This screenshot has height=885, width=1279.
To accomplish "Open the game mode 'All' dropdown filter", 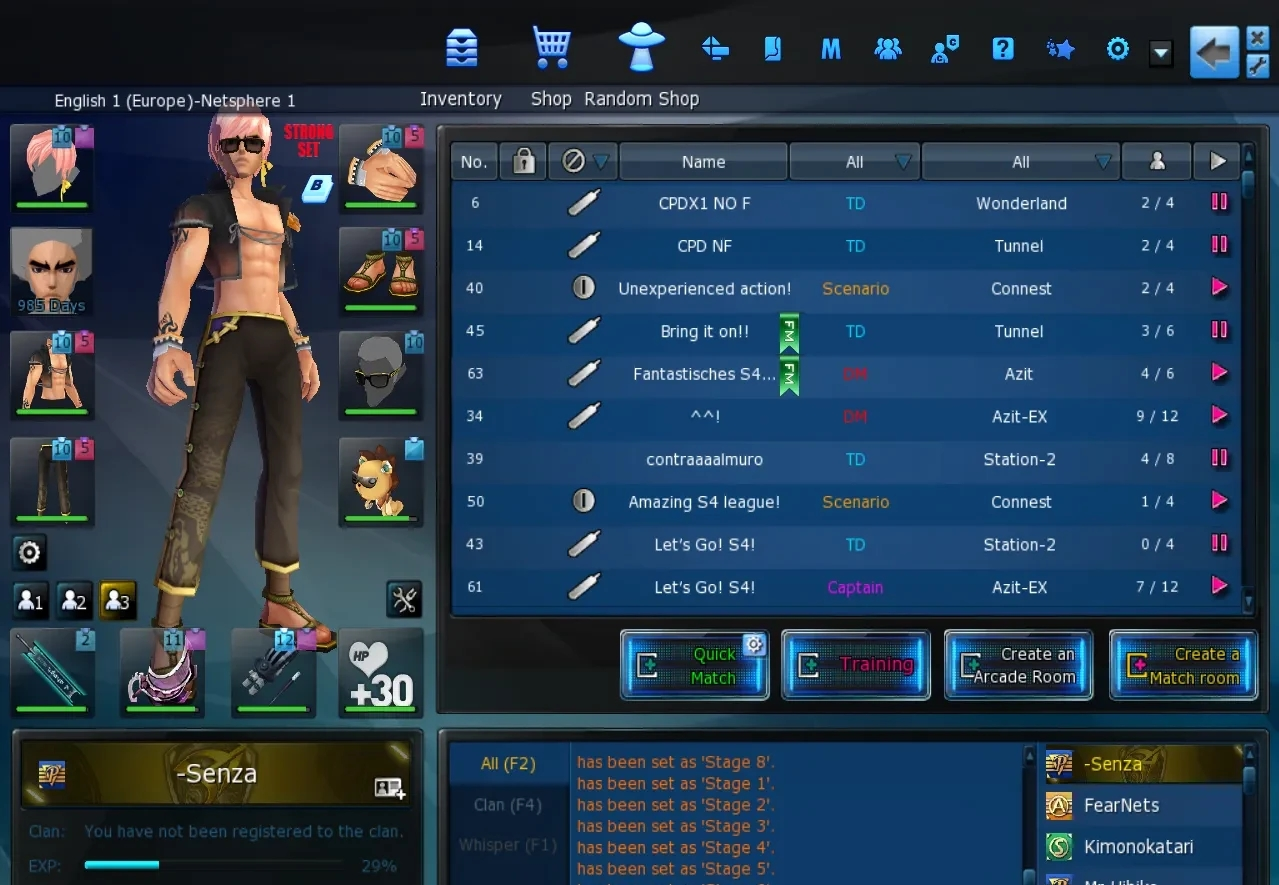I will pyautogui.click(x=855, y=162).
